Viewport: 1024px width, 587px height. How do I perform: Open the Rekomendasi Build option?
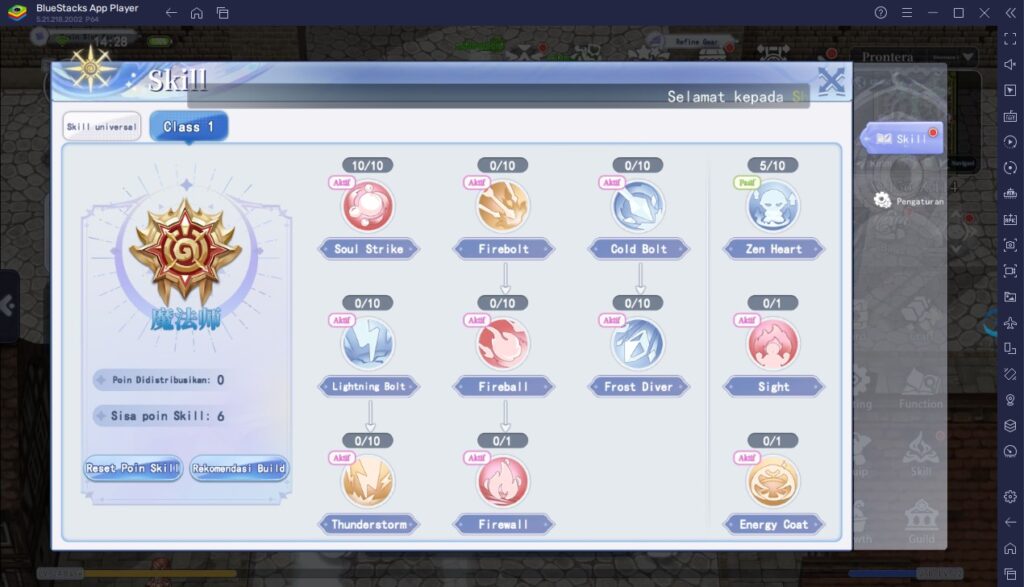pos(239,468)
